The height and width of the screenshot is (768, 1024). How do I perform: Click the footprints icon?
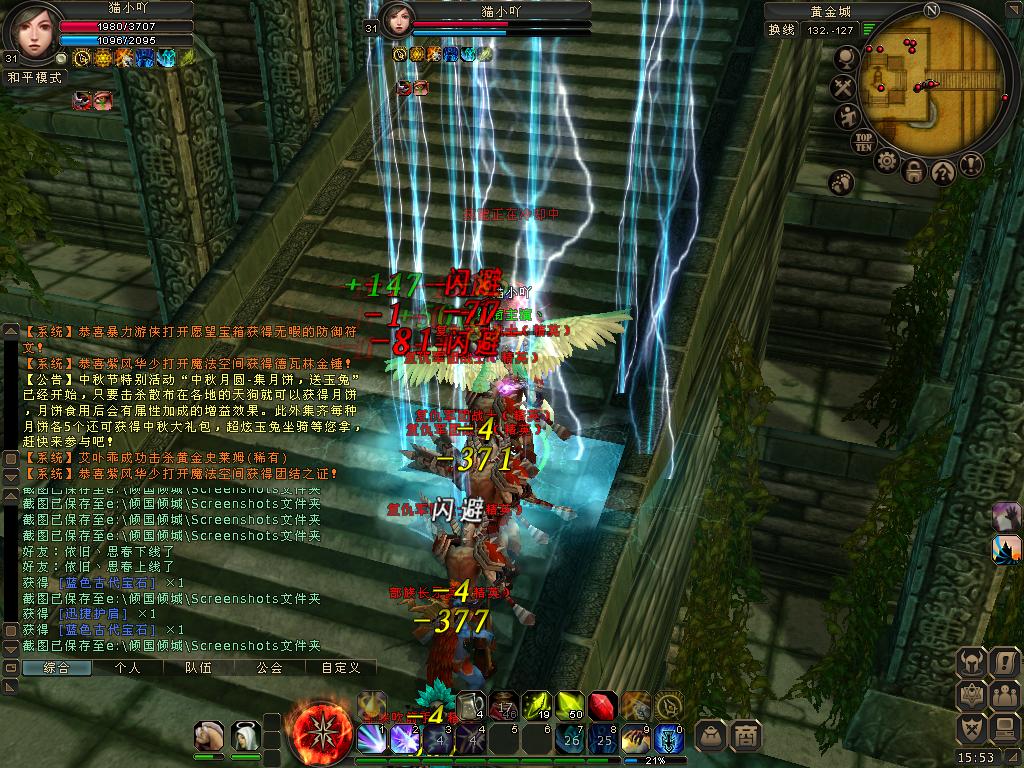(840, 183)
